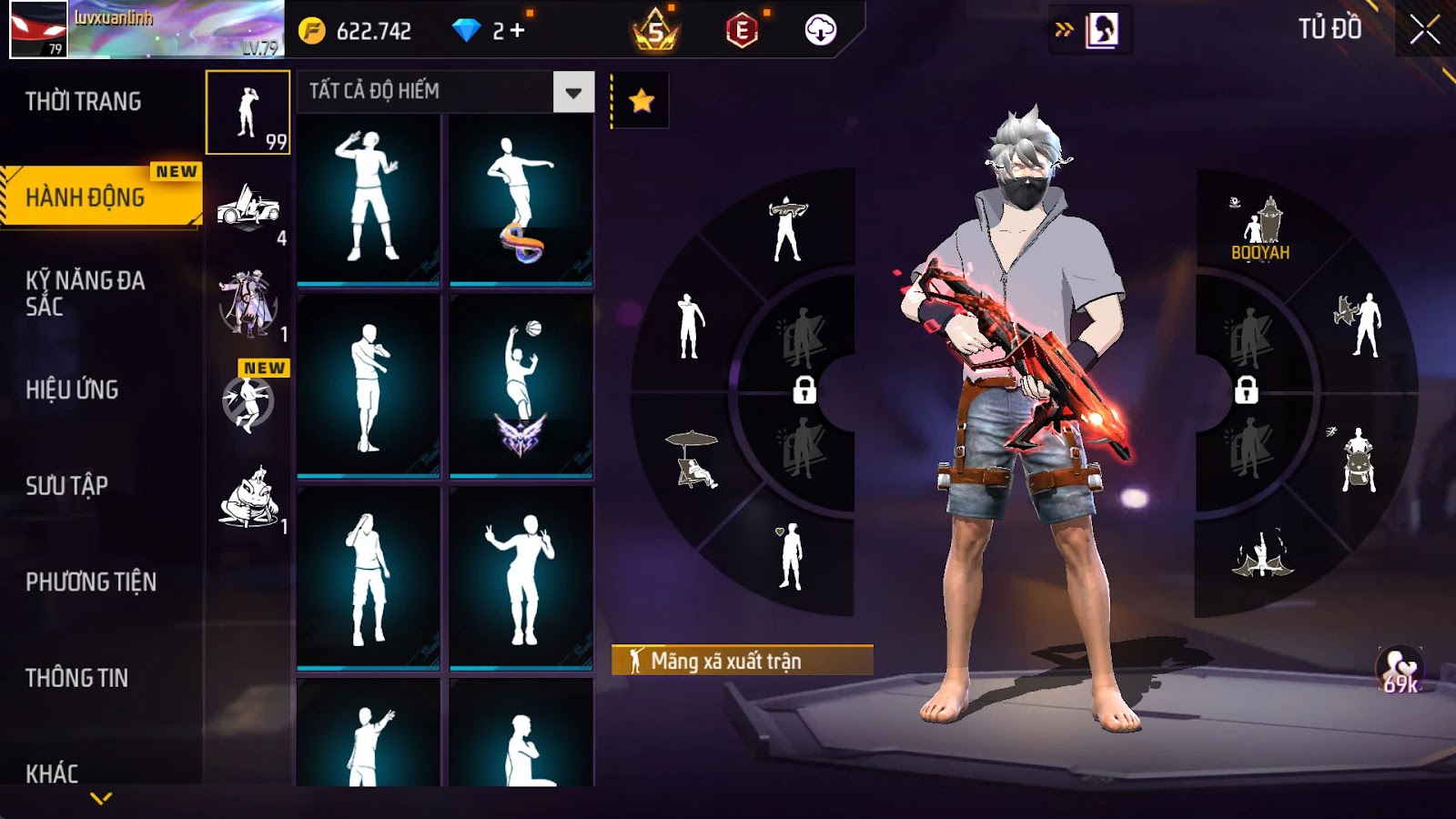
Task: Open the THỜI TRANG category
Action: pos(84,101)
